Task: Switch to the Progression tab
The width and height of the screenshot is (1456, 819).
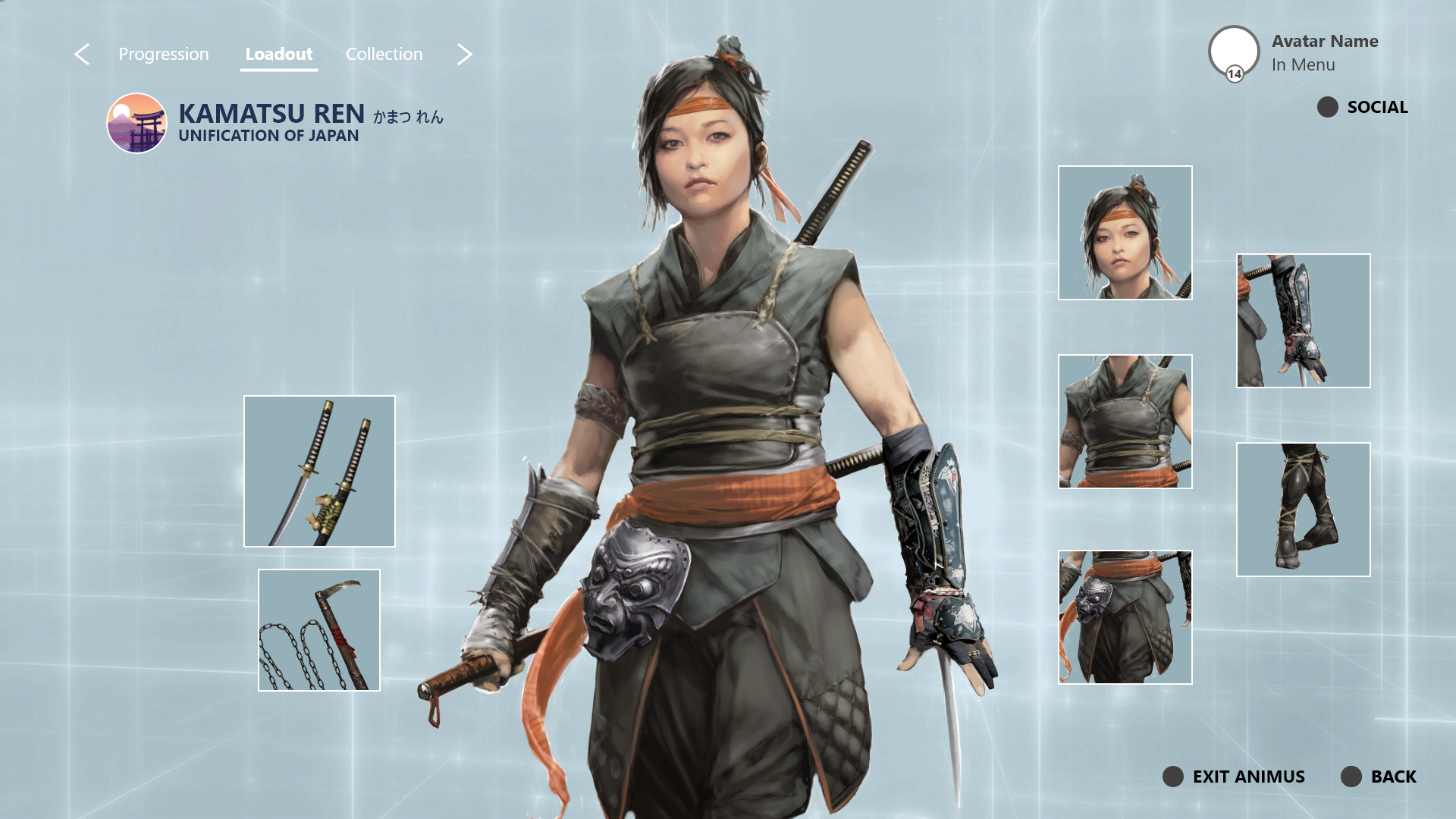Action: tap(163, 55)
